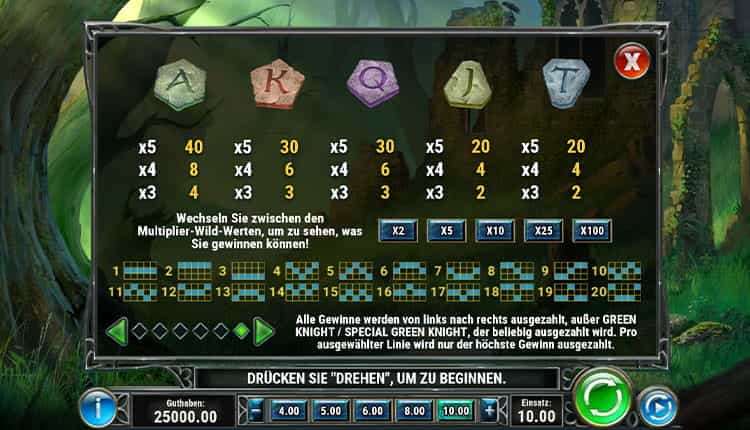Set the bet to 4.00
Viewport: 750px width, 430px height.
[x=288, y=410]
